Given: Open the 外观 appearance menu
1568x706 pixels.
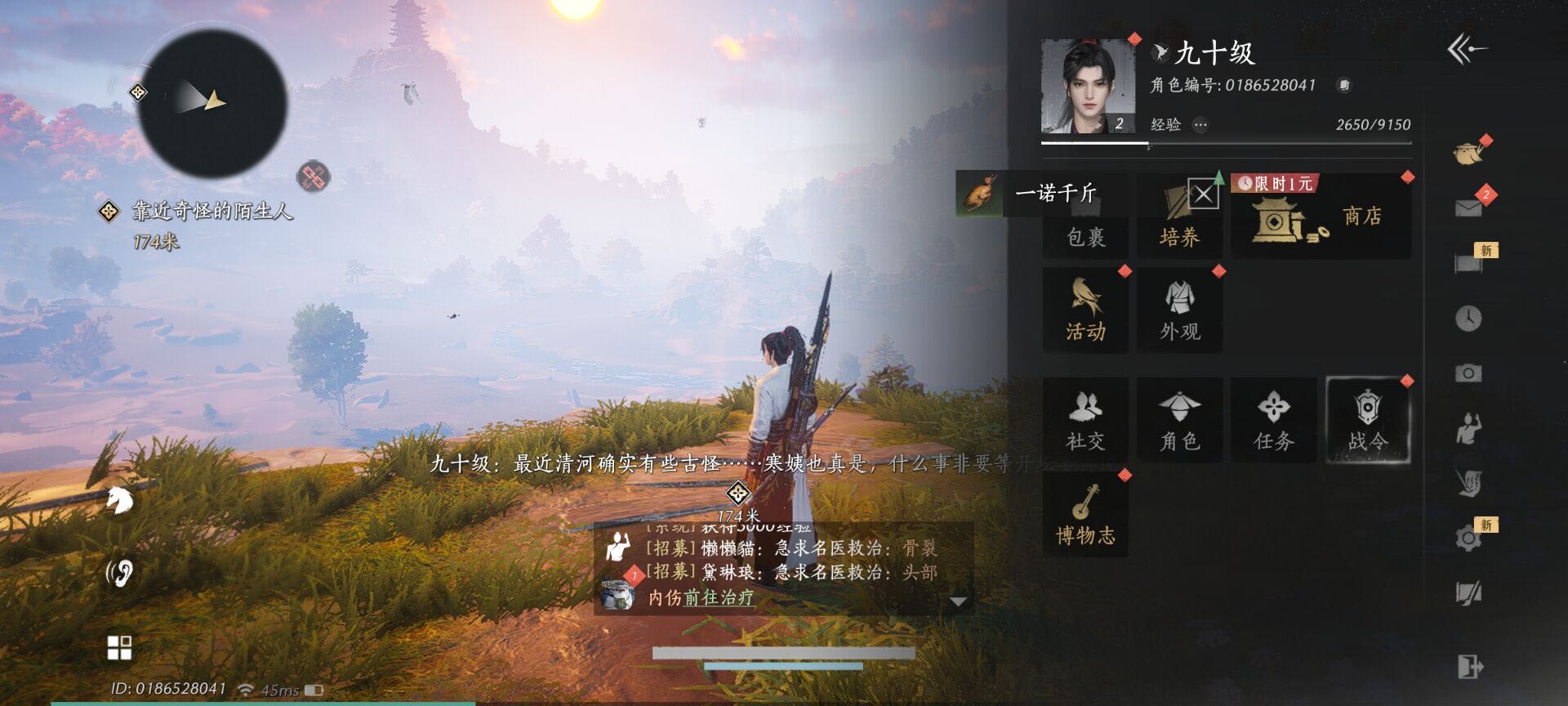Looking at the screenshot, I should (x=1179, y=311).
